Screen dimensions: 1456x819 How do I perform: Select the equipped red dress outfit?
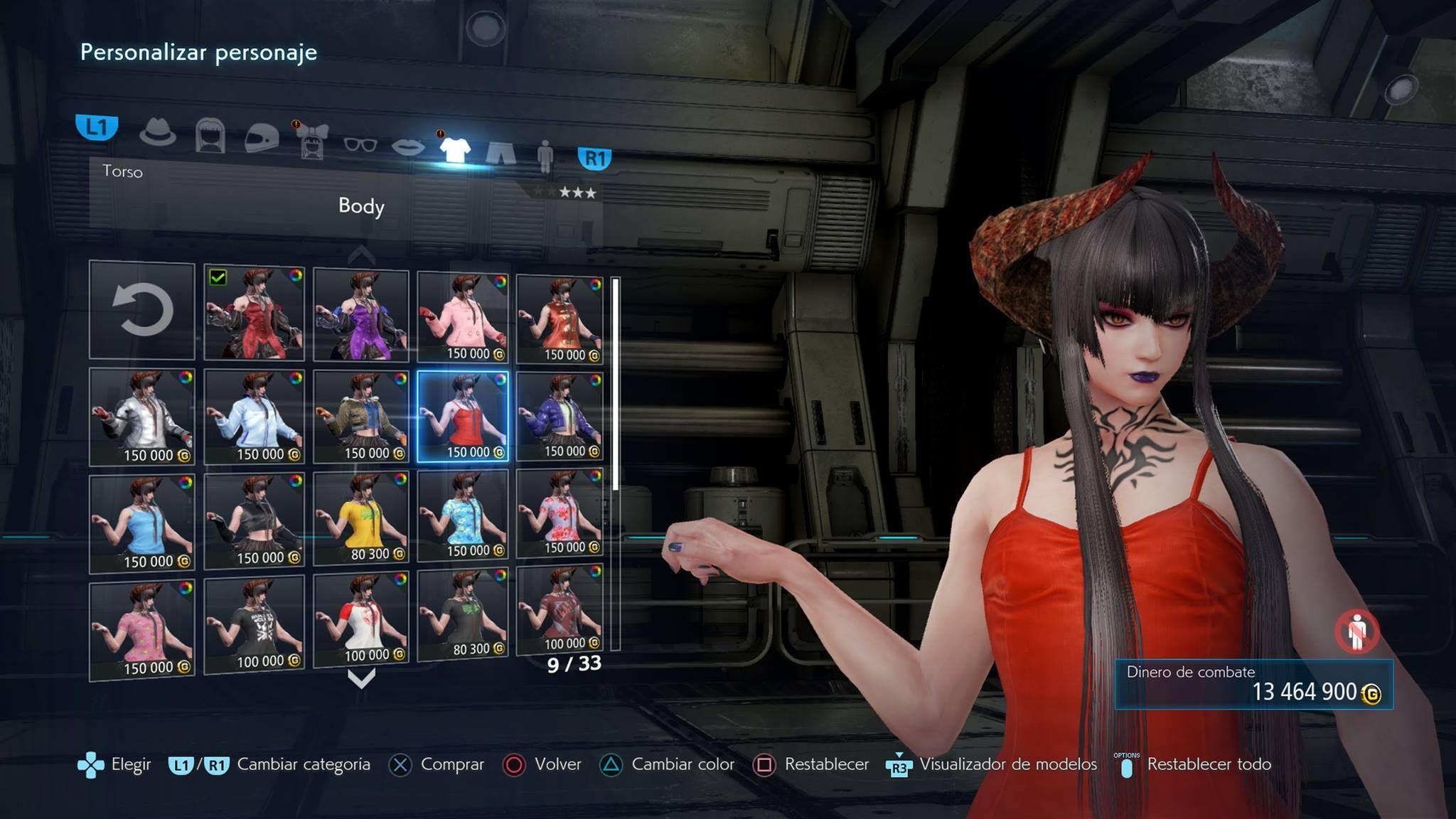254,313
